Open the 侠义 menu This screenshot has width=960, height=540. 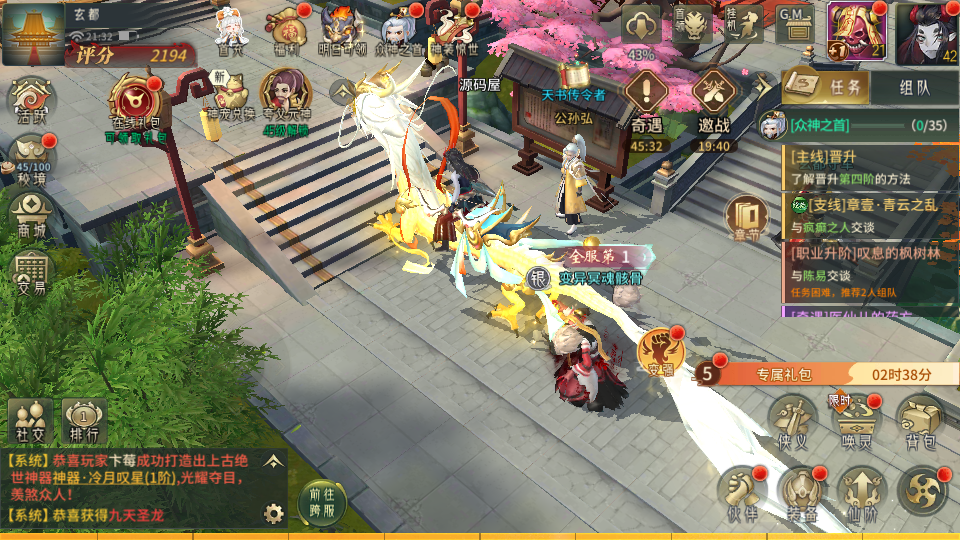click(x=793, y=420)
